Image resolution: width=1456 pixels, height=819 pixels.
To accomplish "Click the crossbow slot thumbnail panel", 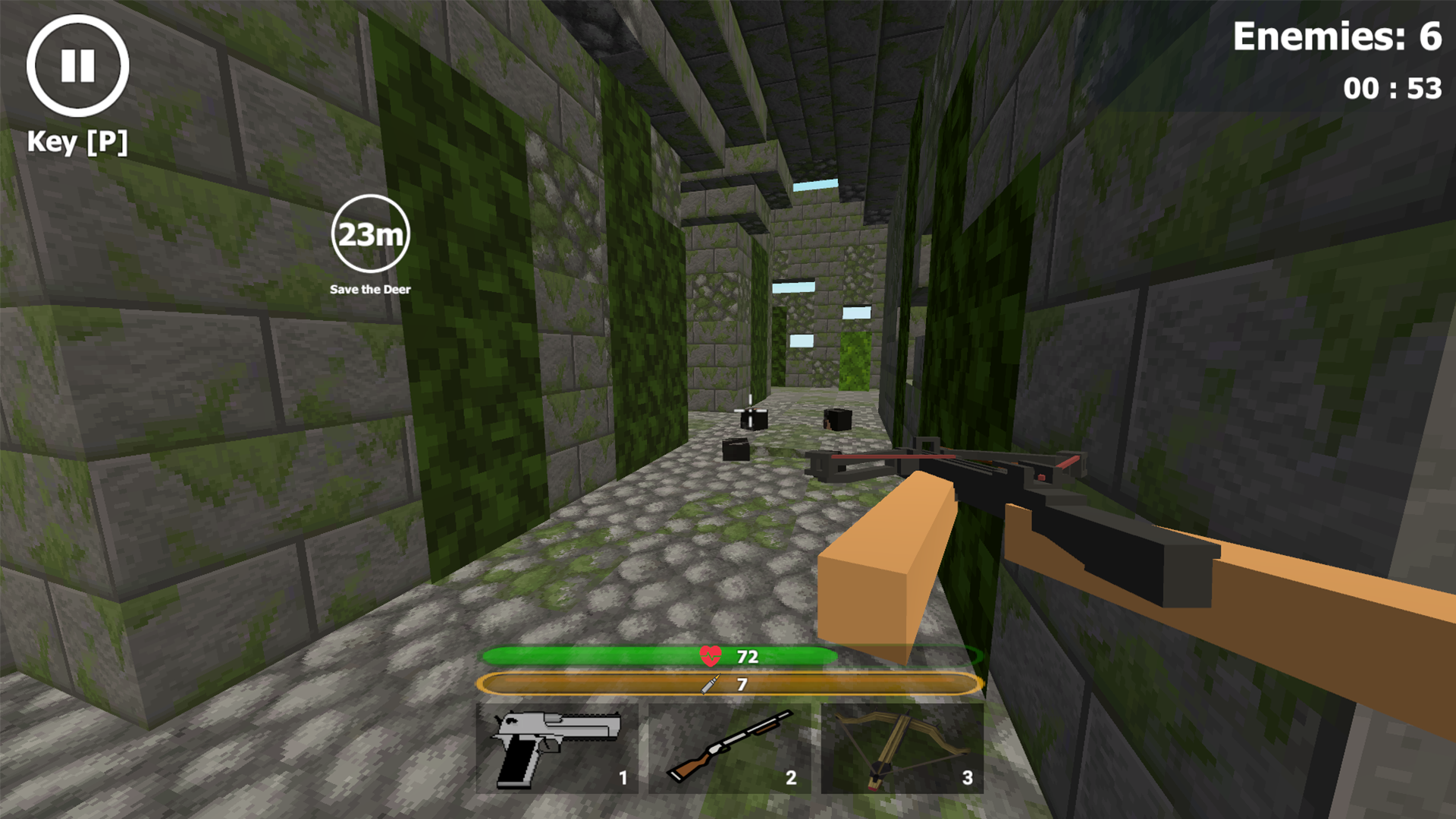I will tap(902, 747).
